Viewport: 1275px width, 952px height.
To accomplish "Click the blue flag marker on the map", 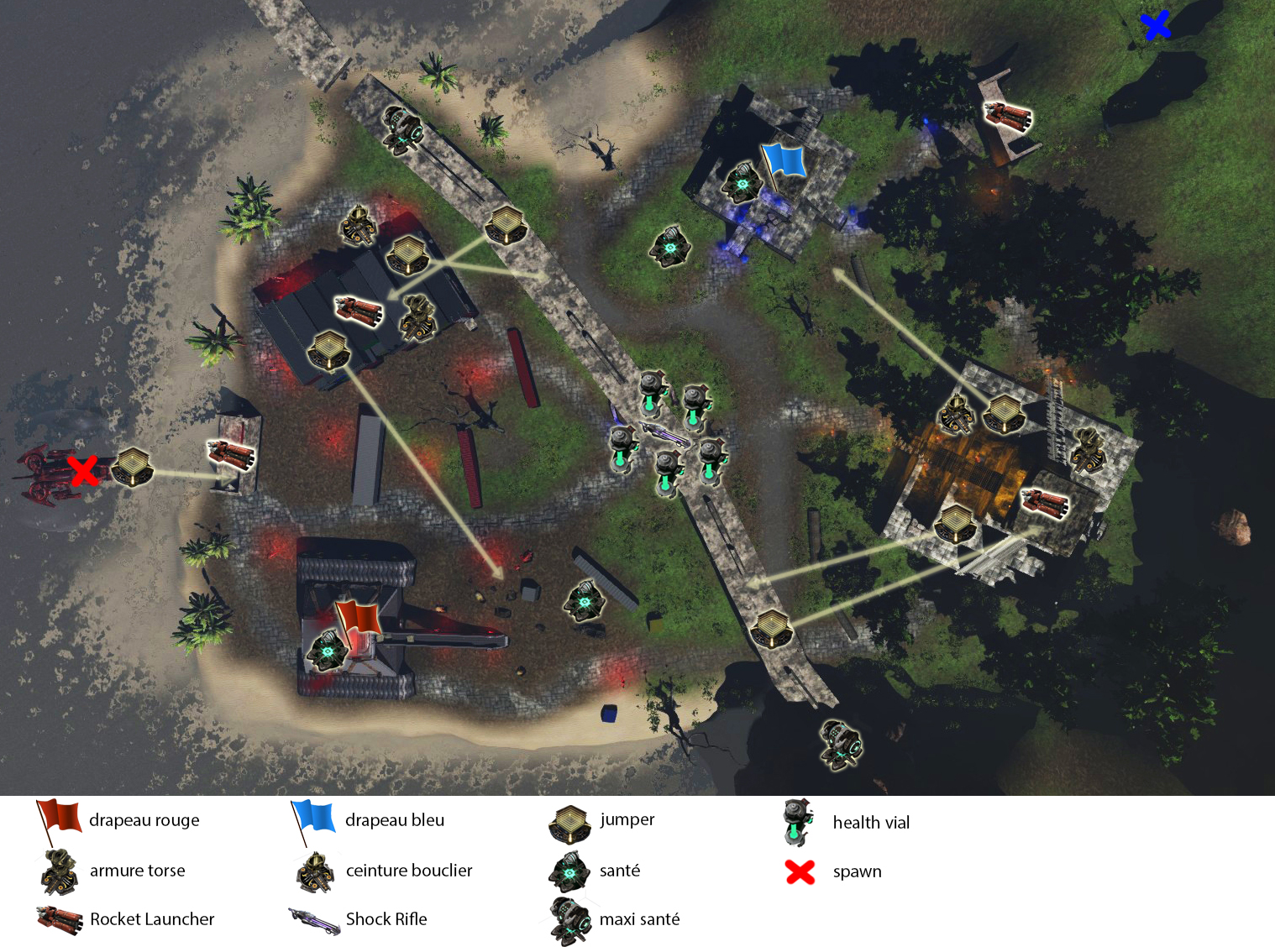I will click(x=784, y=161).
